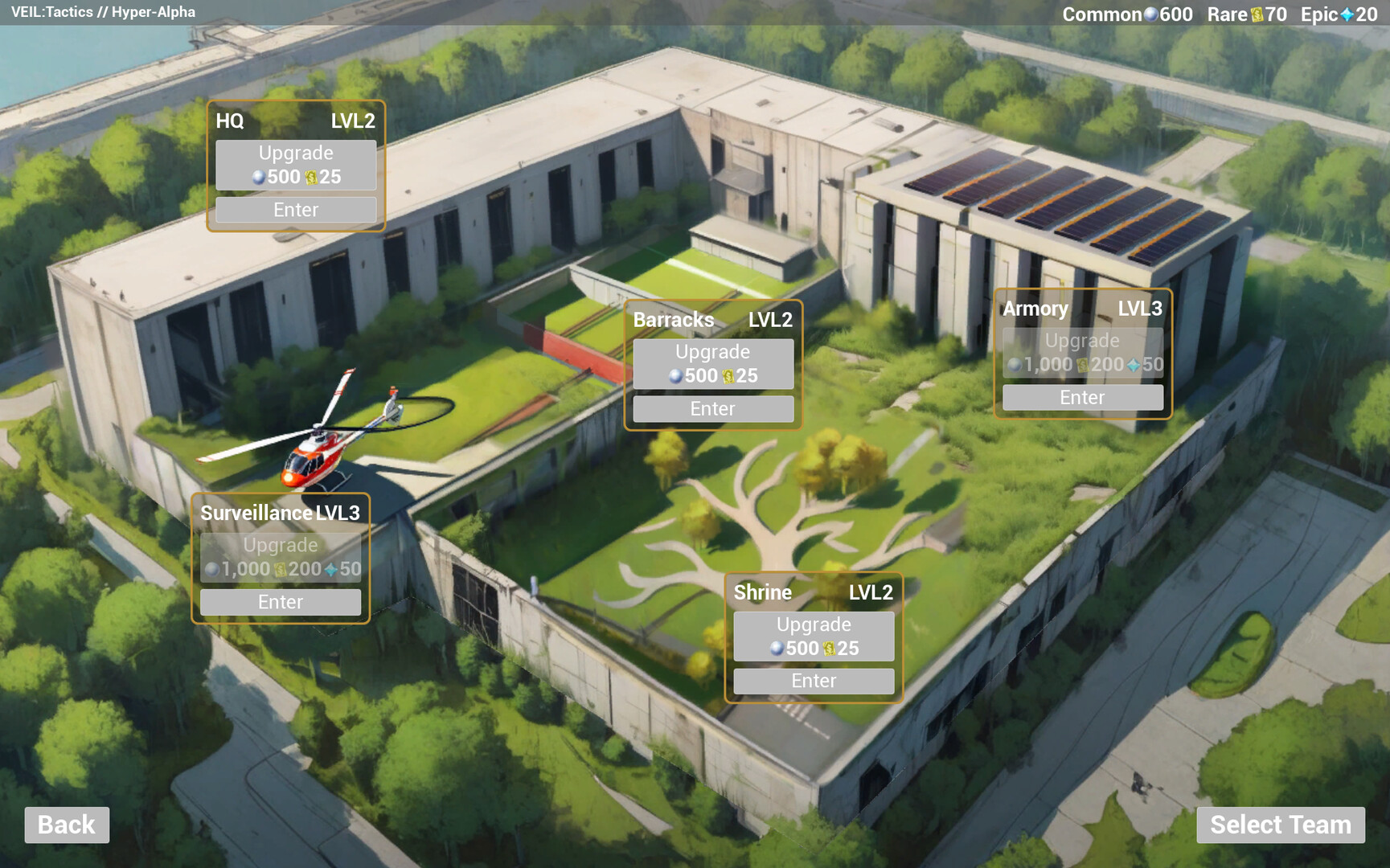
Task: Enter the Surveillance building
Action: click(279, 601)
